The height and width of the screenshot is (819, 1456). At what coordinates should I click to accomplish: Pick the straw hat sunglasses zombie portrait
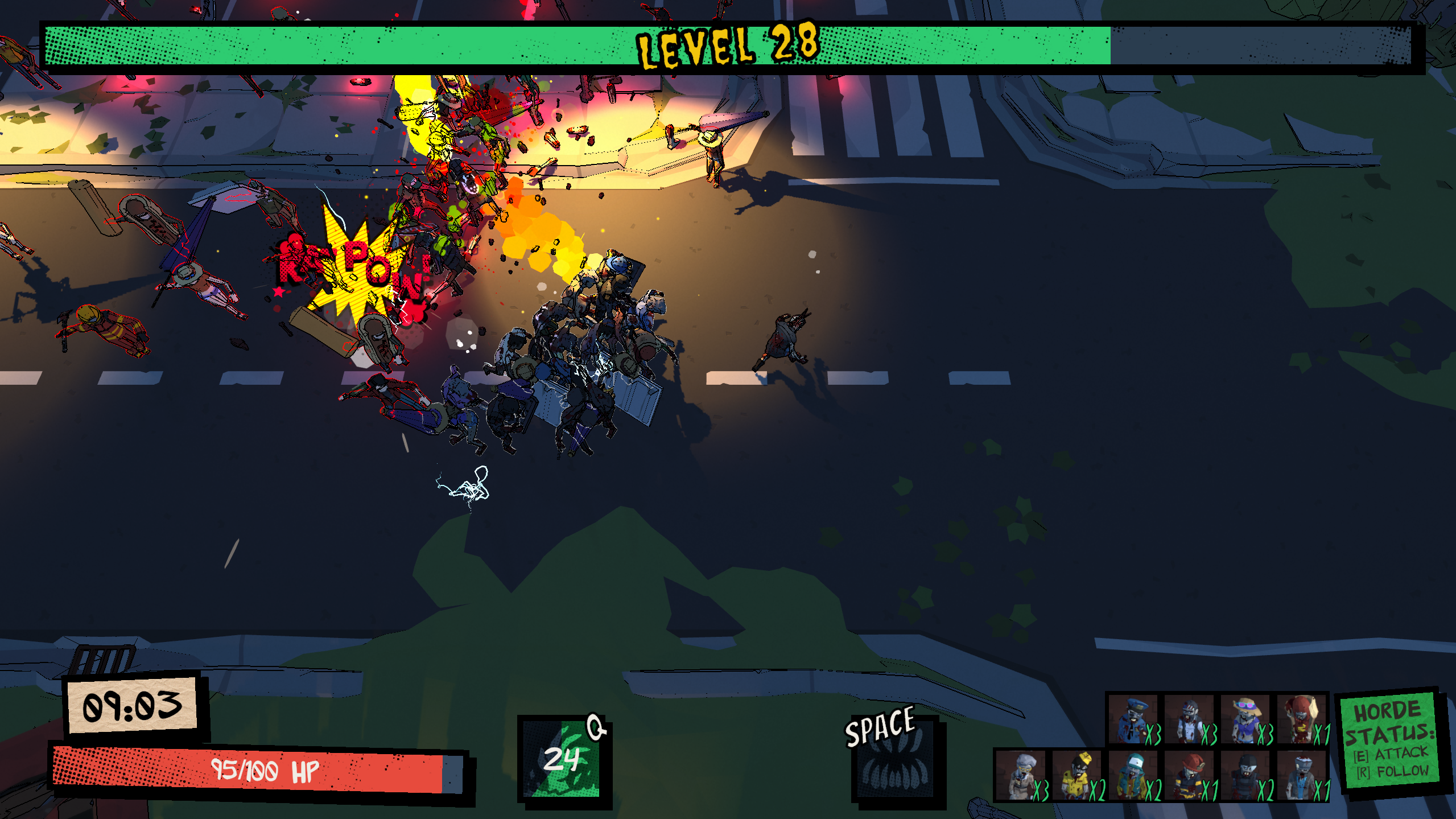tap(1245, 719)
